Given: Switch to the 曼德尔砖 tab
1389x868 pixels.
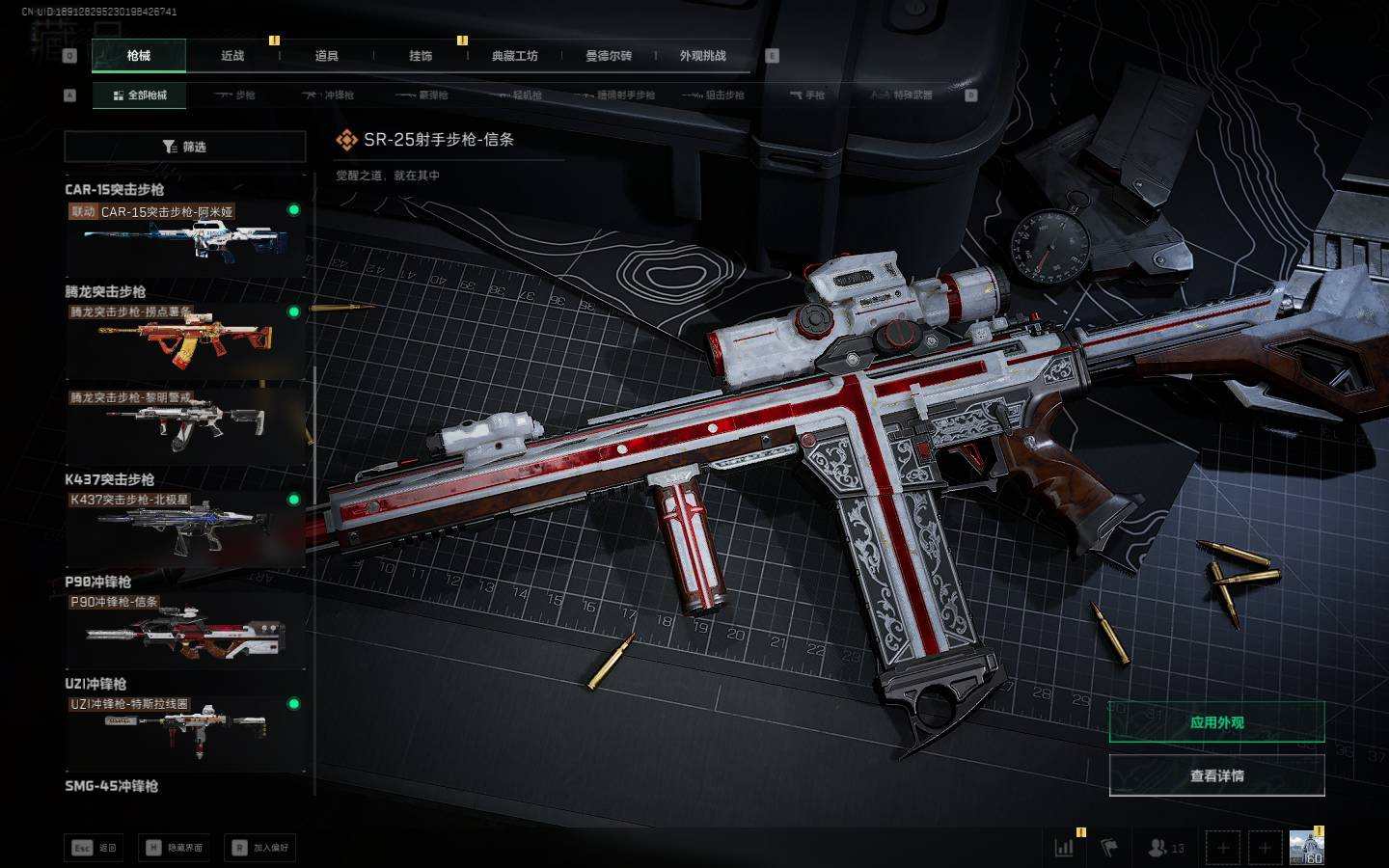Looking at the screenshot, I should 609,56.
